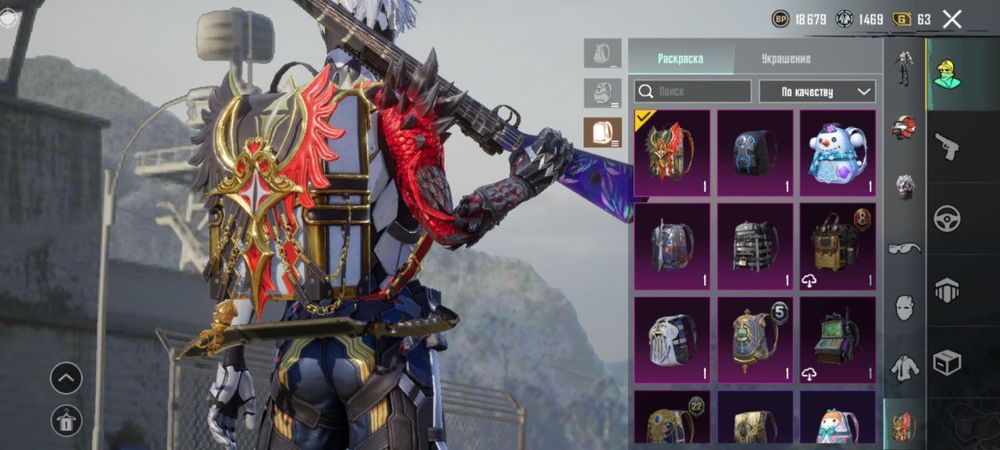
Task: Open the По качеству sort dropdown
Action: tap(816, 92)
